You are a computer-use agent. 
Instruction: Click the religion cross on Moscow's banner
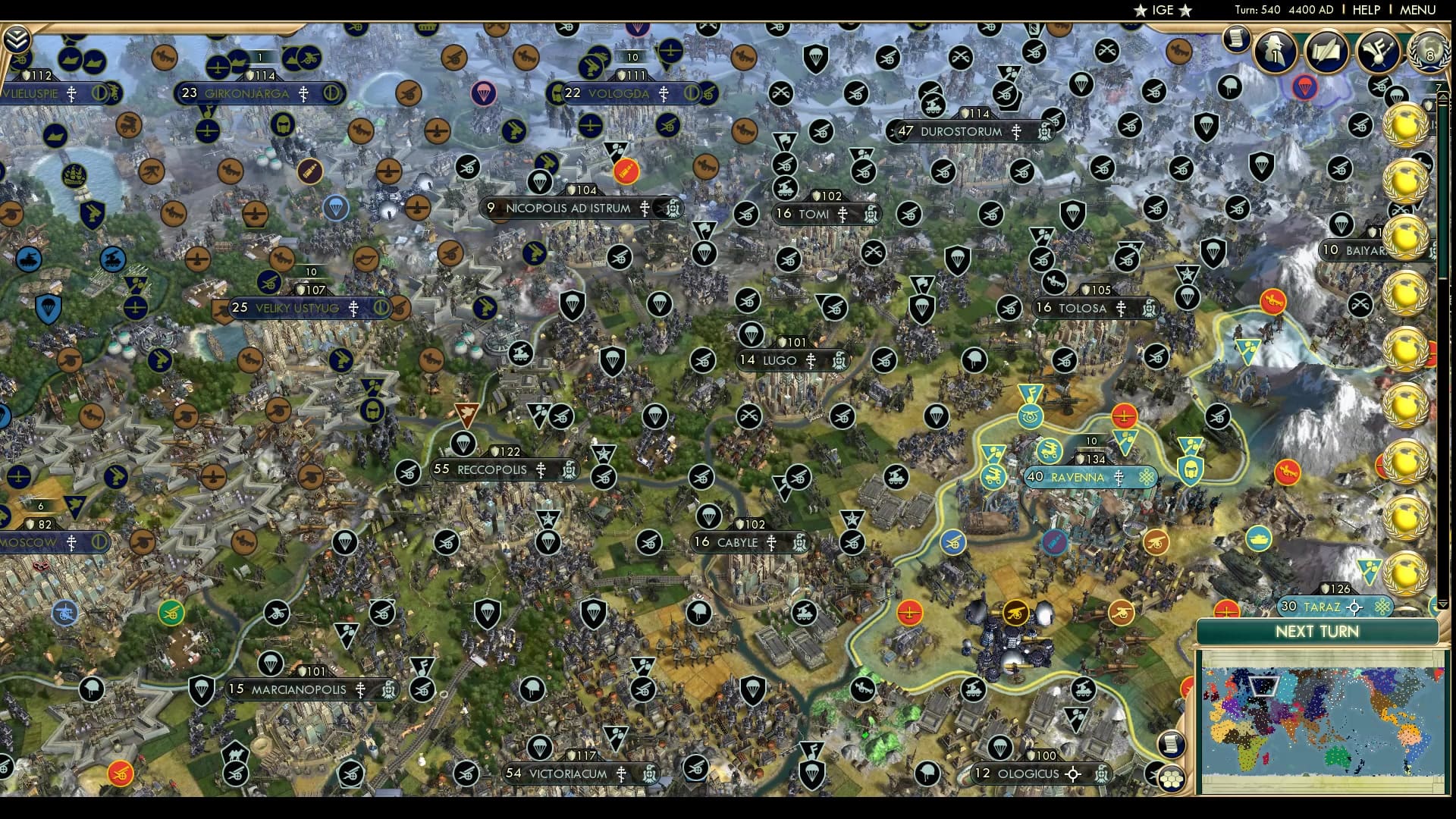click(x=72, y=543)
